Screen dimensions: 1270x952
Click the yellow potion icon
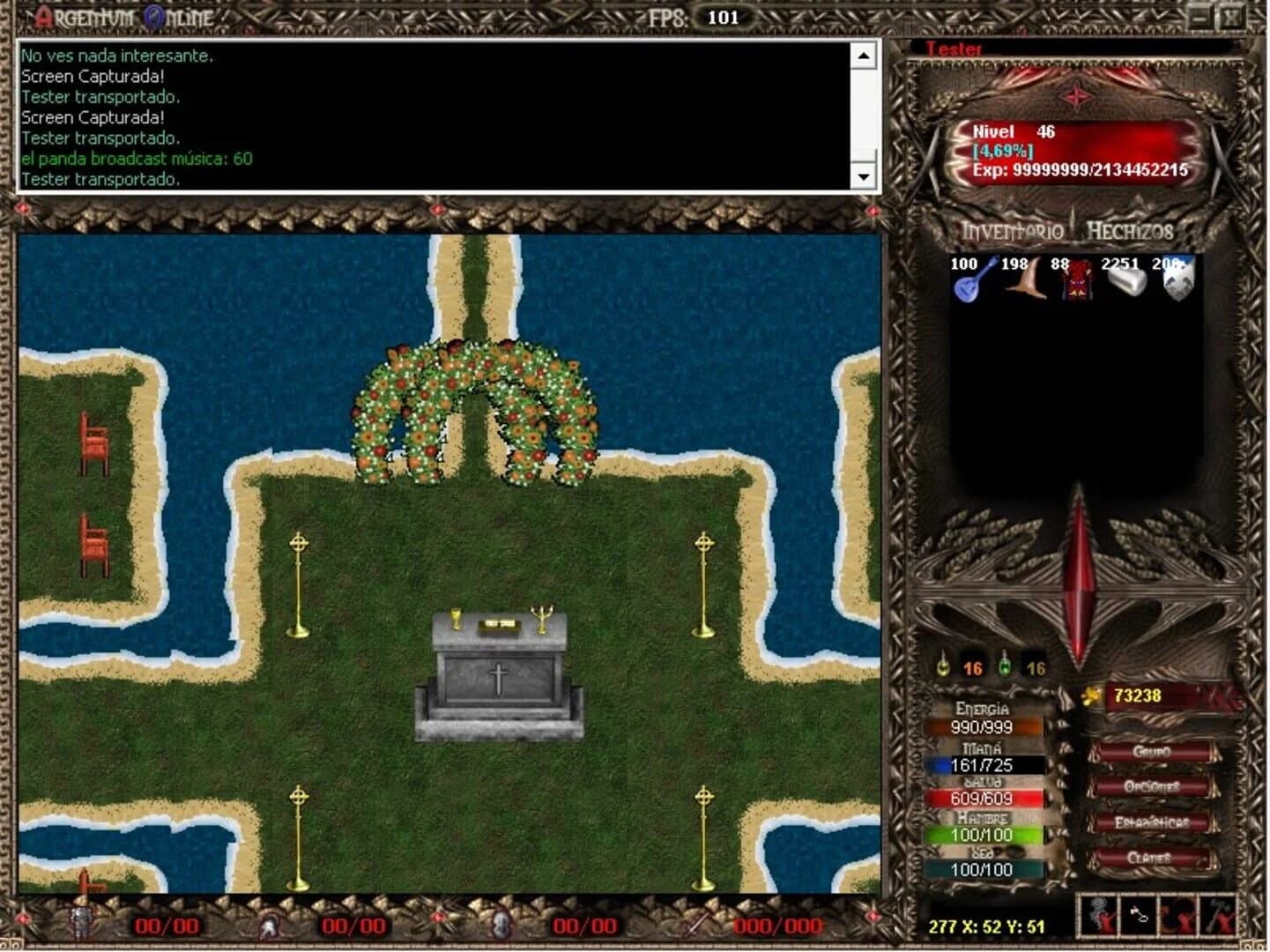point(942,666)
